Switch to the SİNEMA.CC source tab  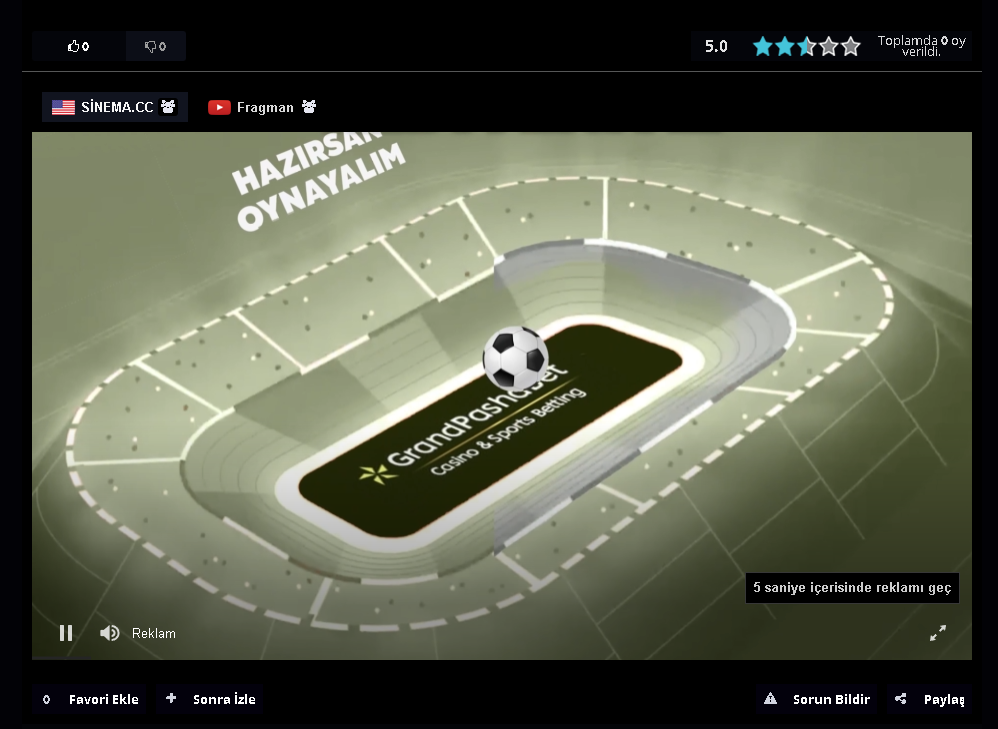point(114,107)
